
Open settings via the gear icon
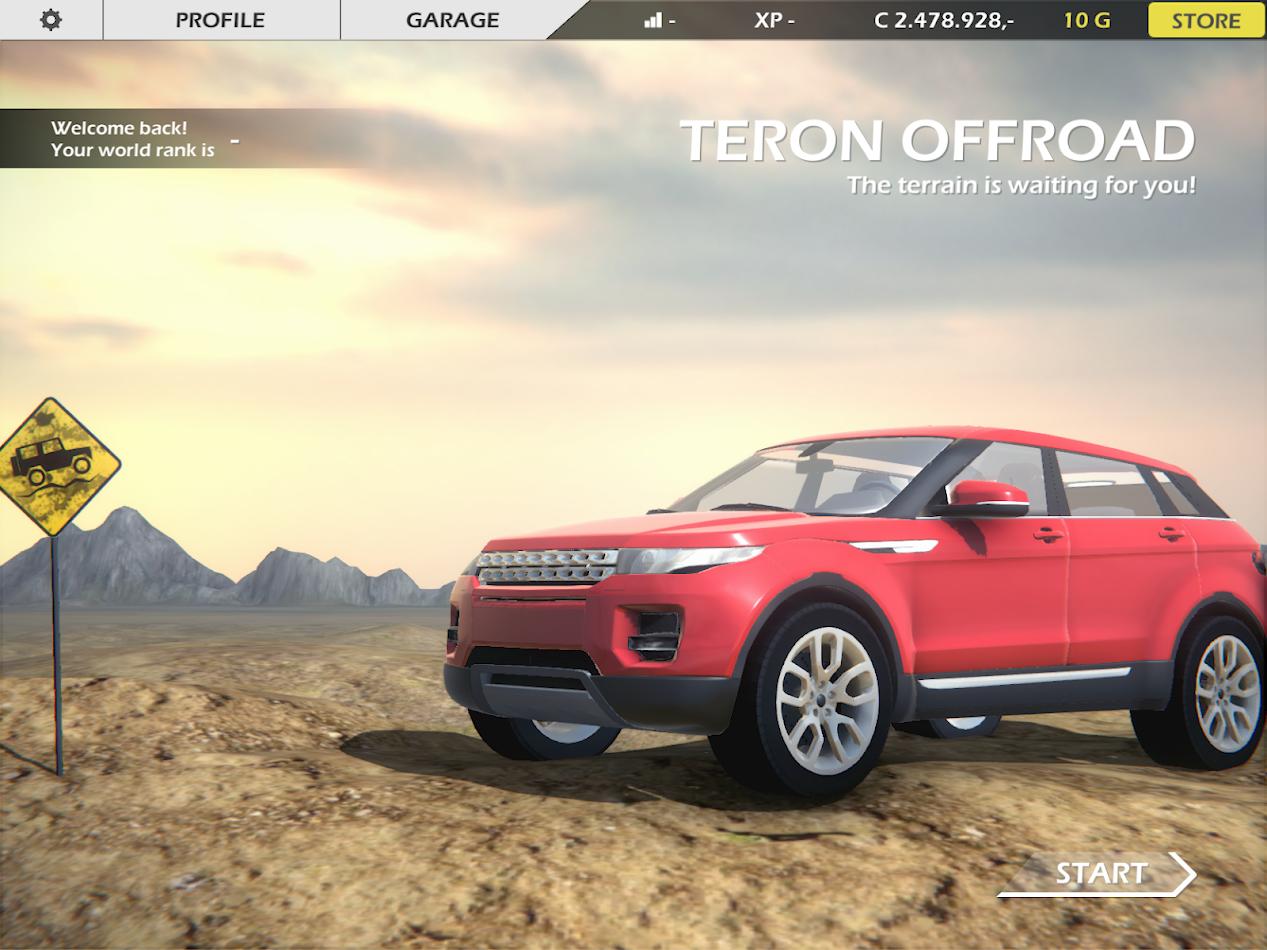click(x=51, y=20)
